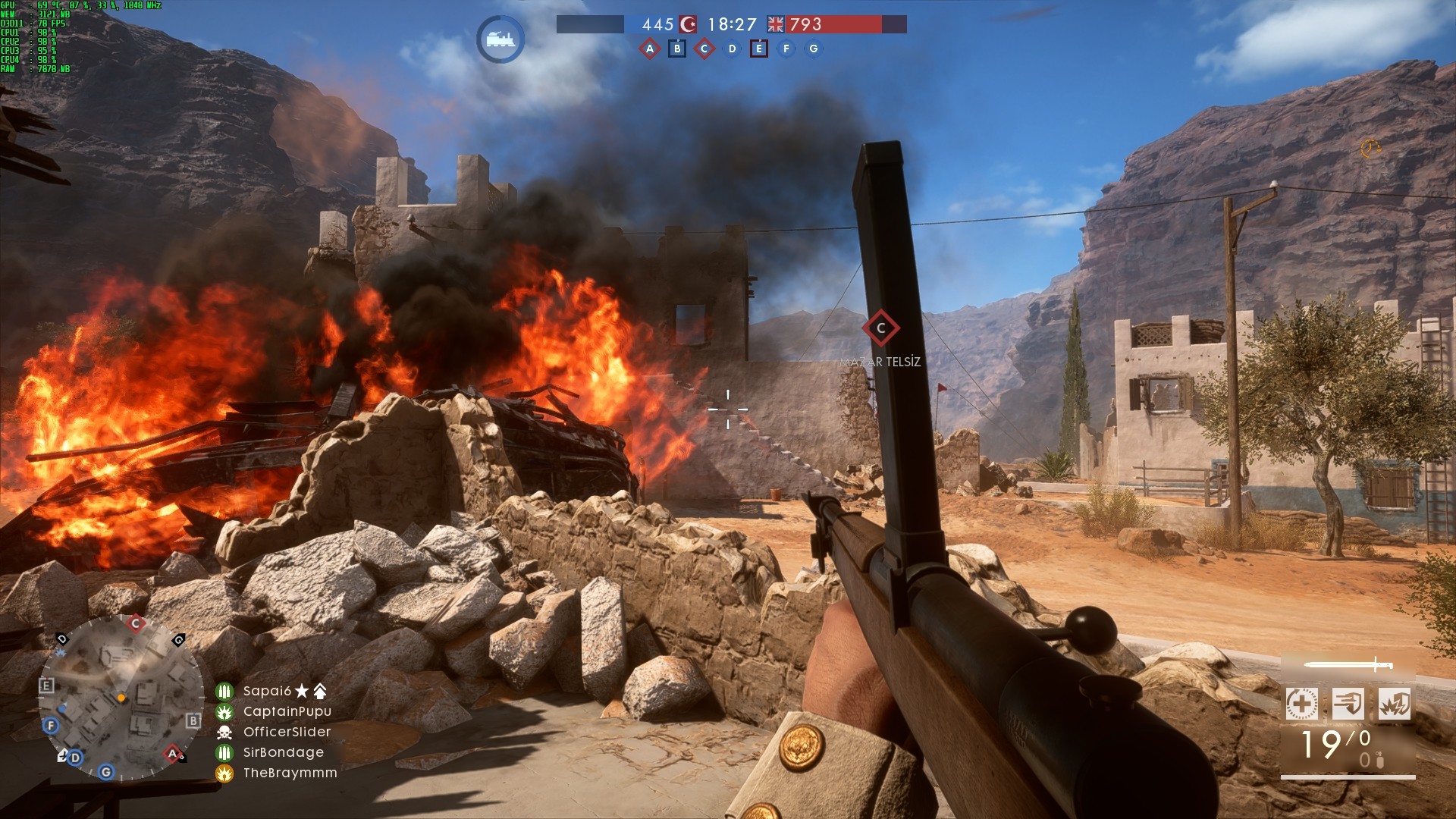
Task: Select objective flag B in the top objective row
Action: coord(677,49)
